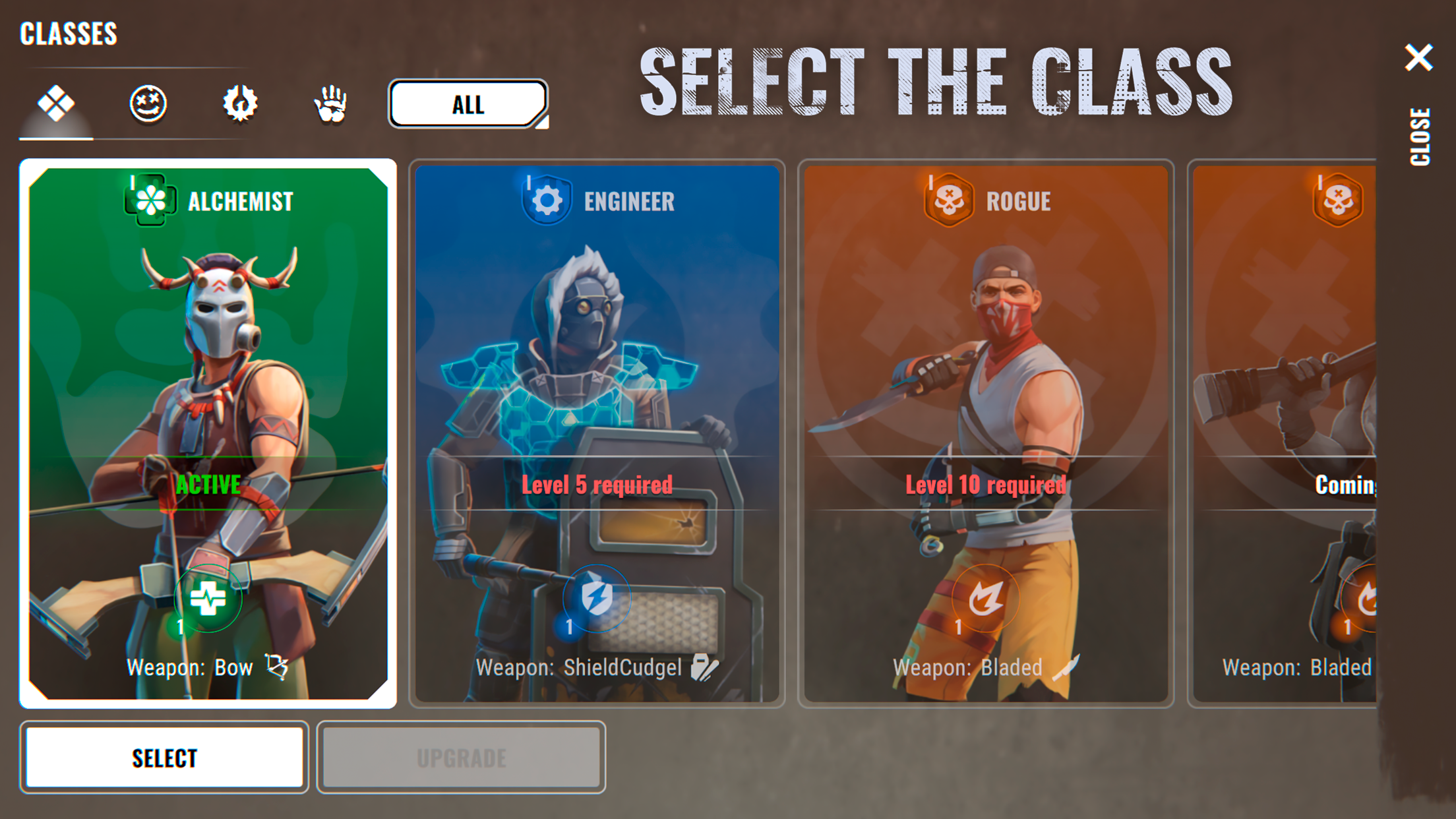Click the blue shield ability icon on Engineer card

point(598,599)
